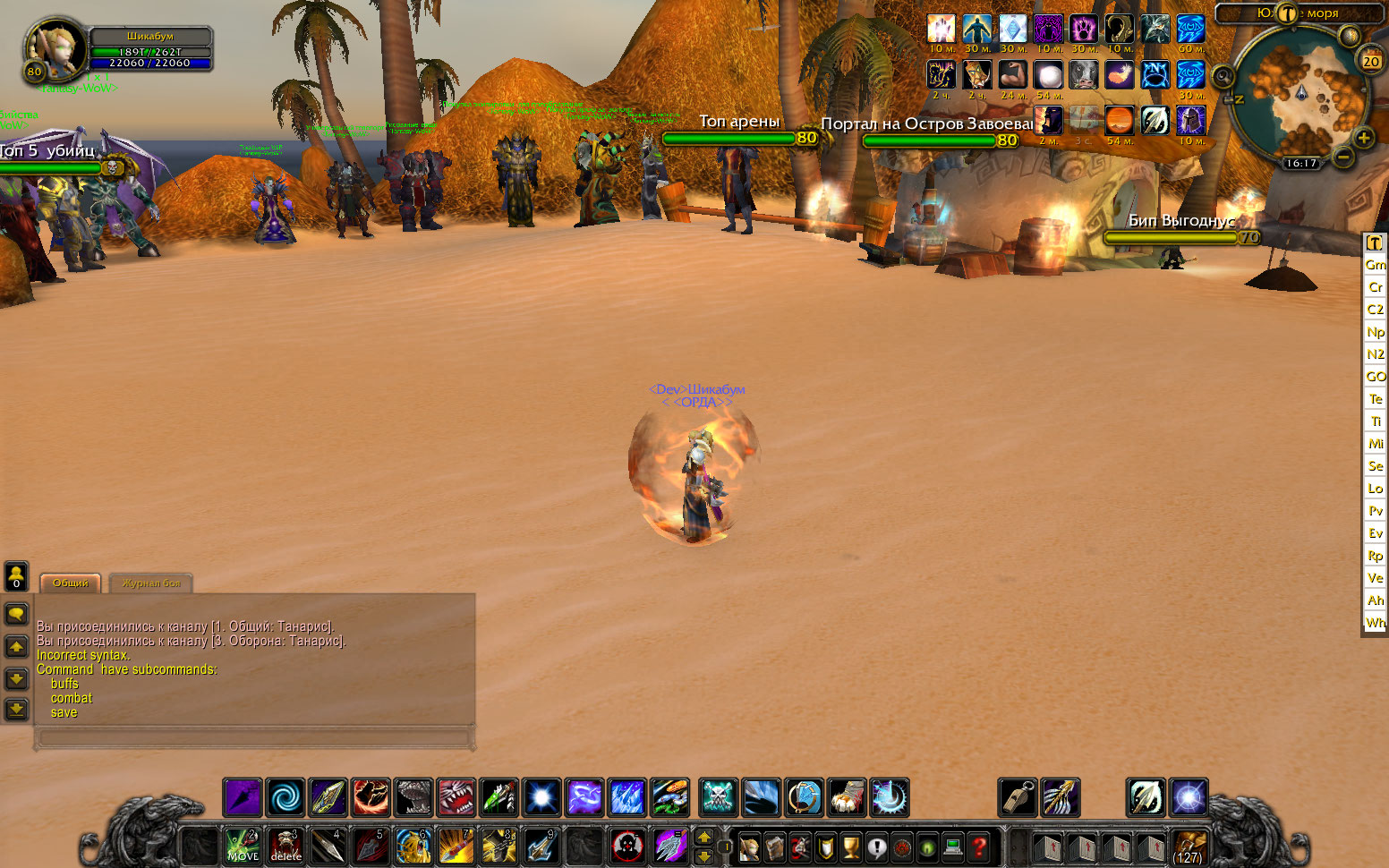Page the action bar up with the arrow
The height and width of the screenshot is (868, 1389).
704,838
